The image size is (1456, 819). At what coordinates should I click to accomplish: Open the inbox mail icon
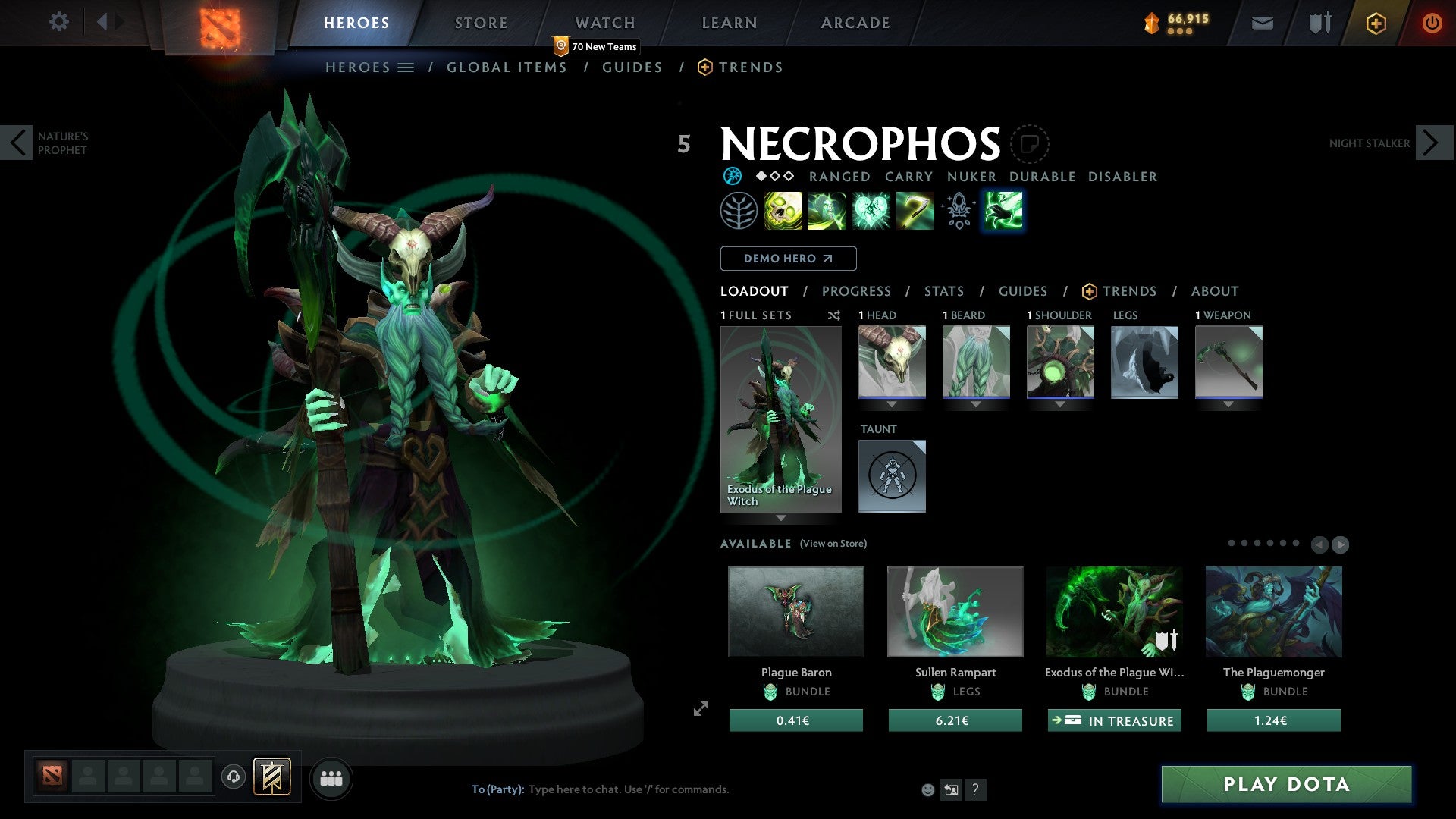1262,23
